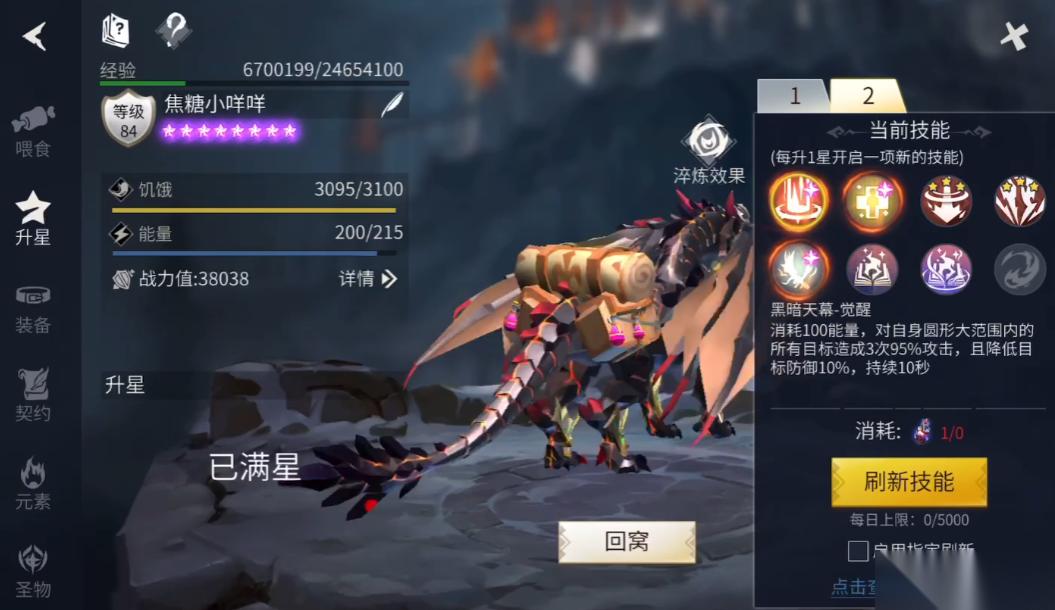1055x610 pixels.
Task: Open the 元素 element menu
Action: tap(33, 482)
